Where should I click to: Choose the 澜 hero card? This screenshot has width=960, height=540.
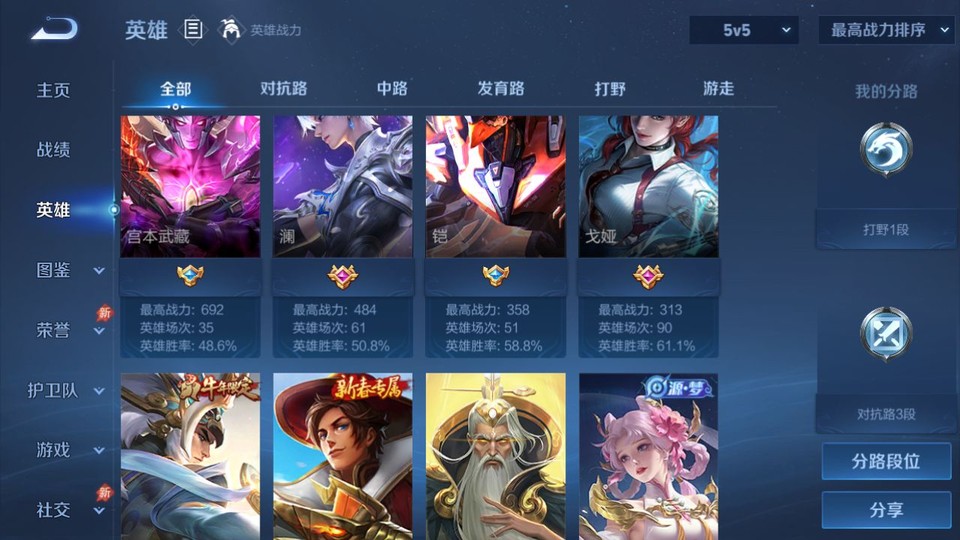pos(343,187)
